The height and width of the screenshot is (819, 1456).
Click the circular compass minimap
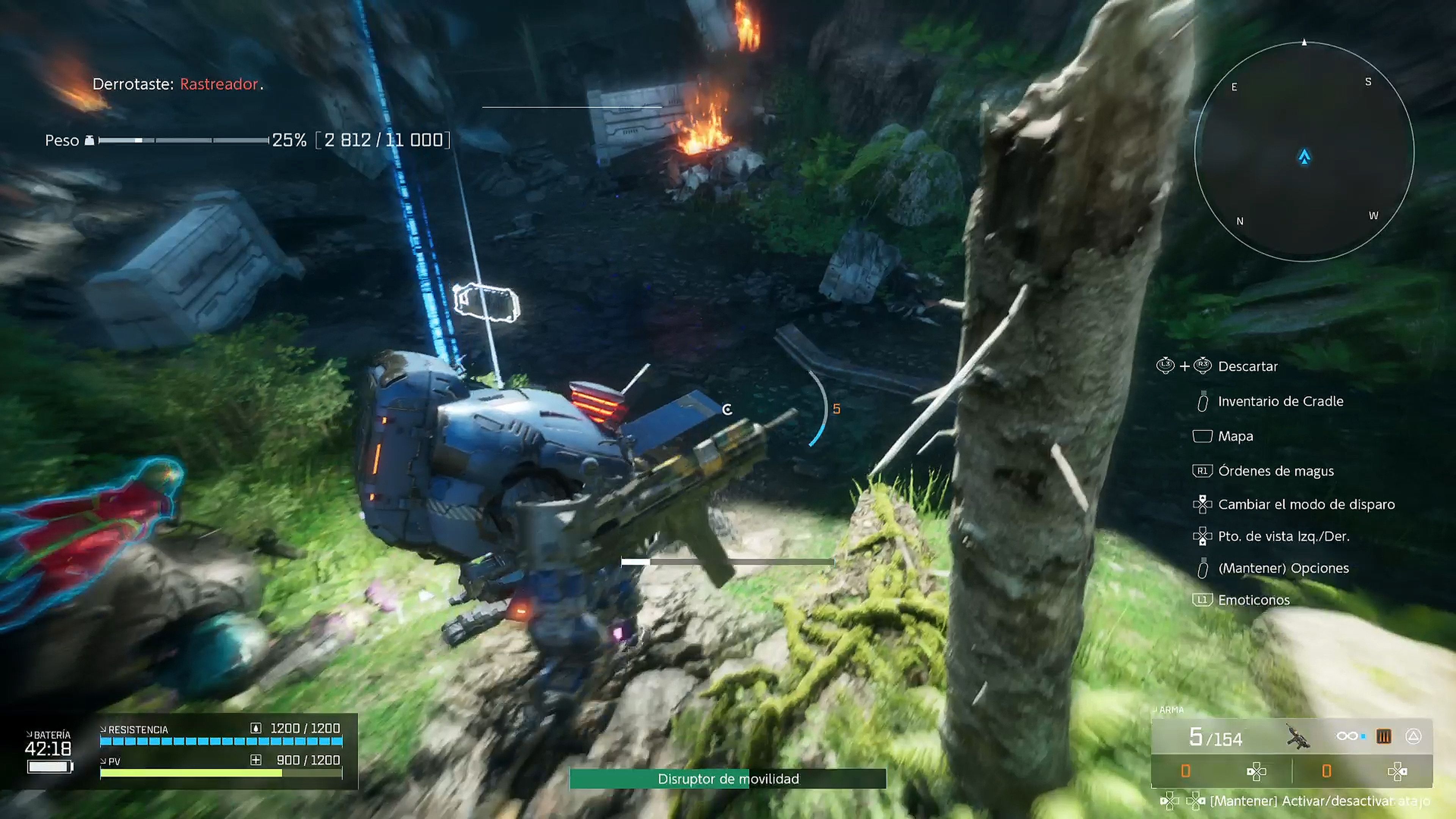[x=1304, y=152]
